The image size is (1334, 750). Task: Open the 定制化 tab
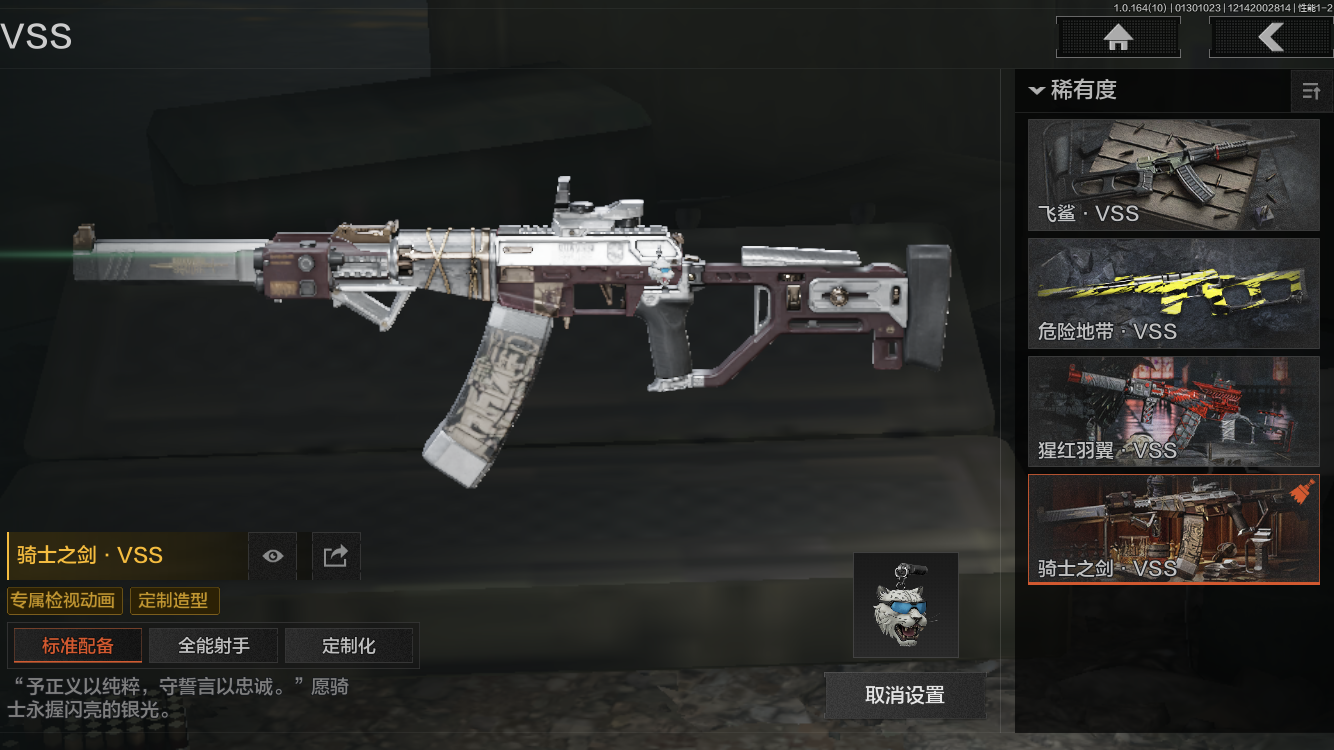(349, 646)
